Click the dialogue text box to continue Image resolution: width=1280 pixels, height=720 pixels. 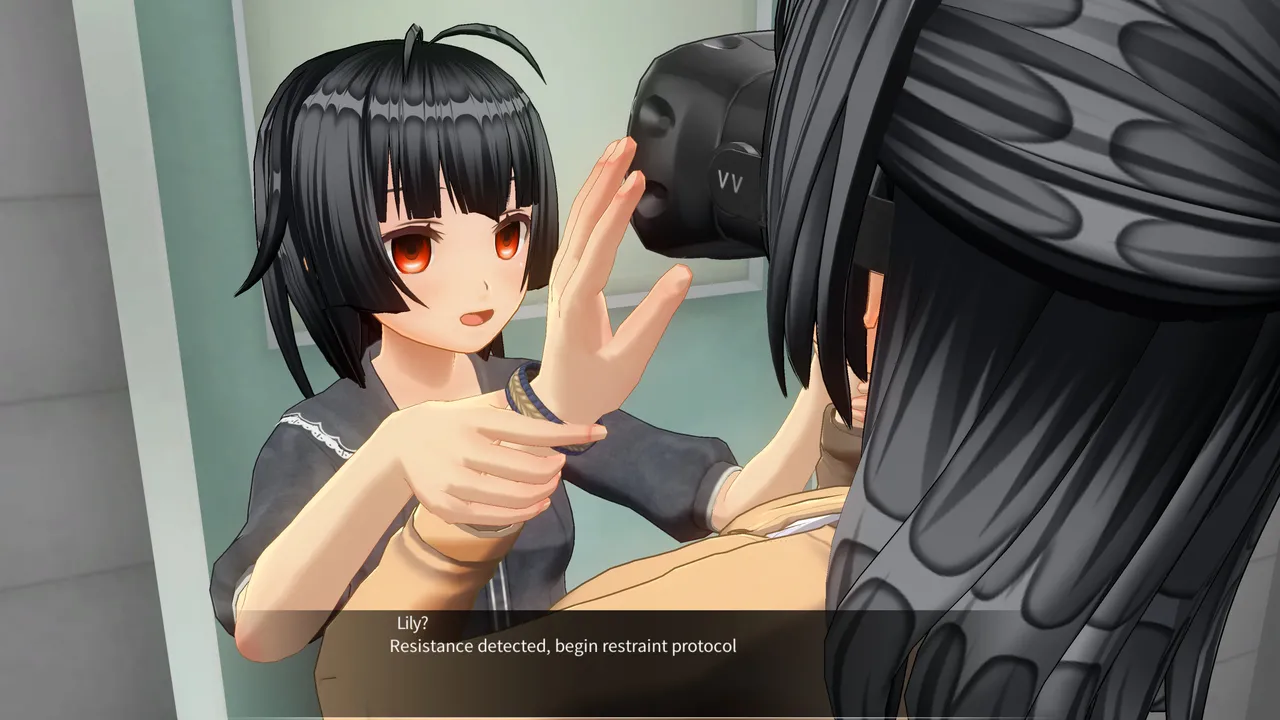[640, 660]
